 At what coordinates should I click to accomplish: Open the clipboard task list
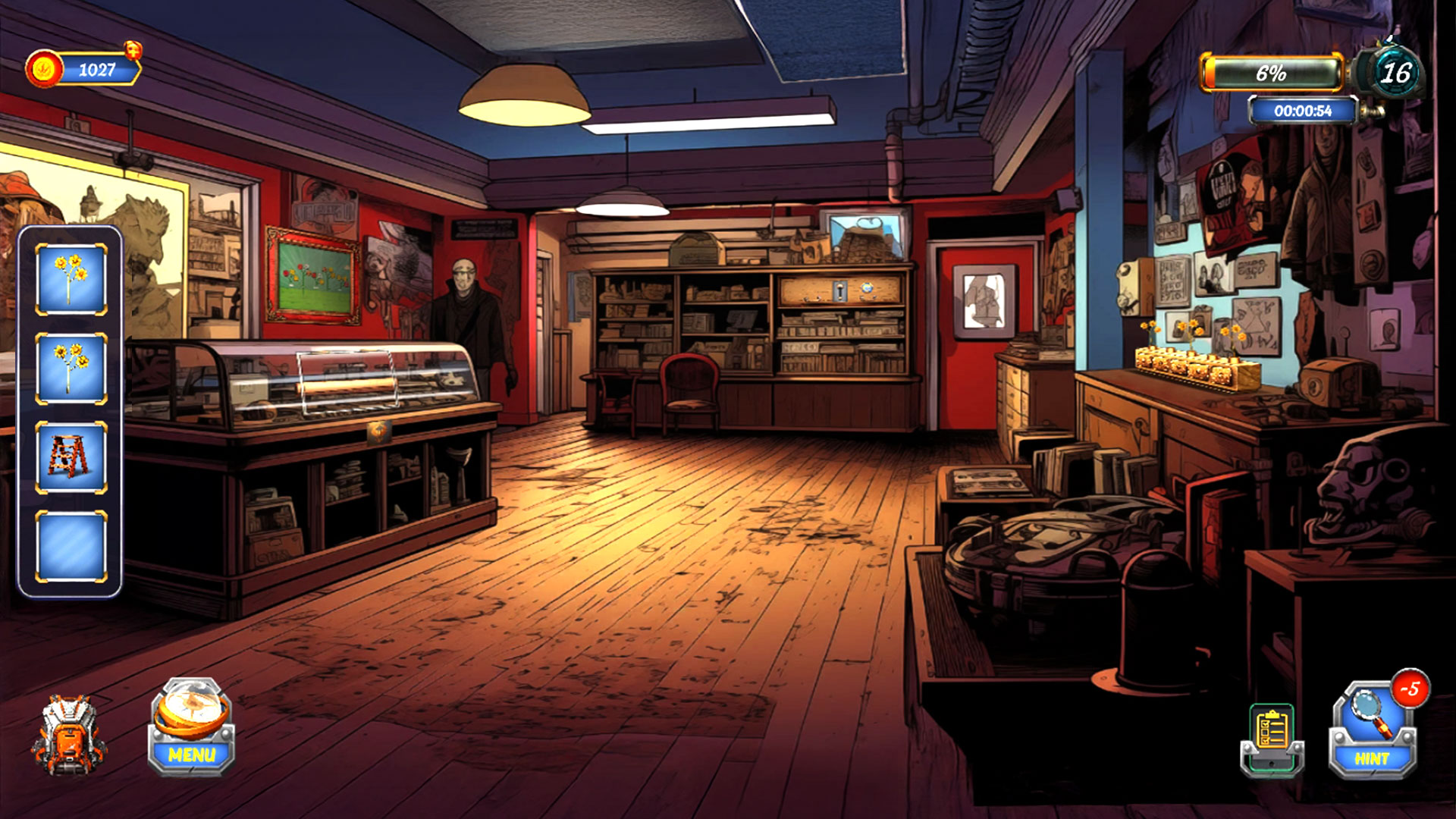1272,739
